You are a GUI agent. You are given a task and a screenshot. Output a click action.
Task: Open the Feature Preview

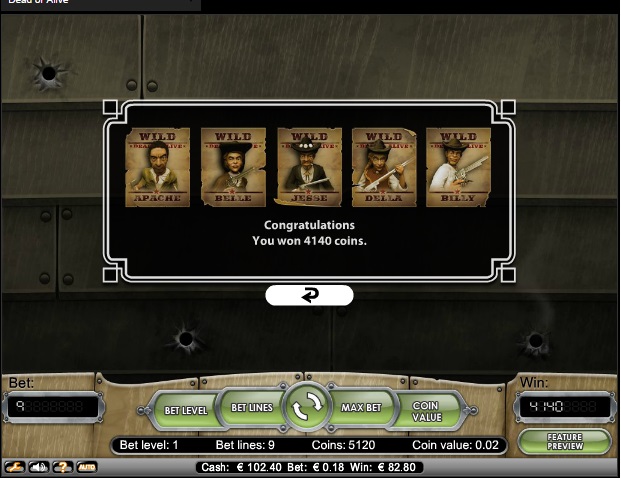(x=565, y=442)
